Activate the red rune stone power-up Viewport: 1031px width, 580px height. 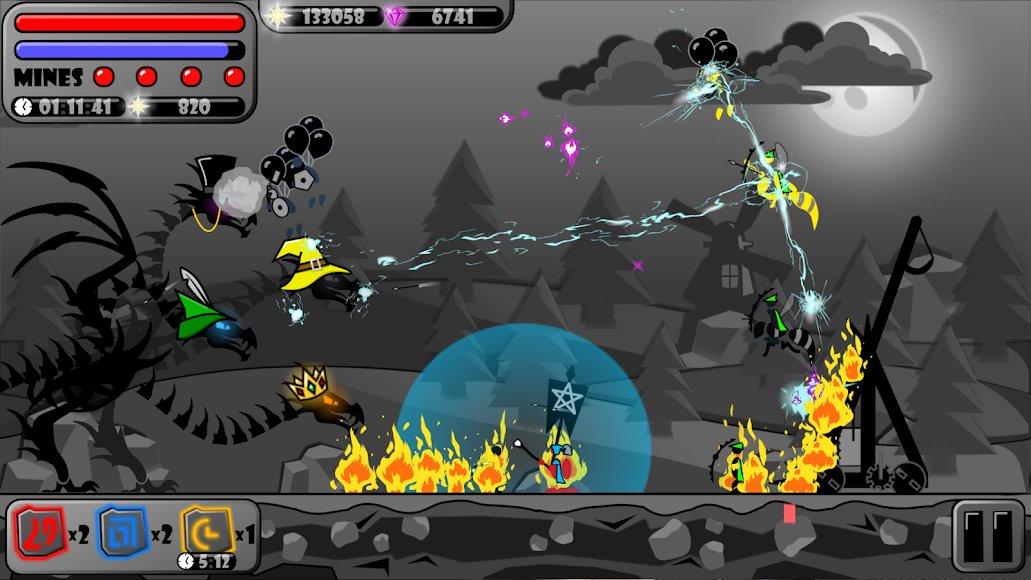(39, 533)
